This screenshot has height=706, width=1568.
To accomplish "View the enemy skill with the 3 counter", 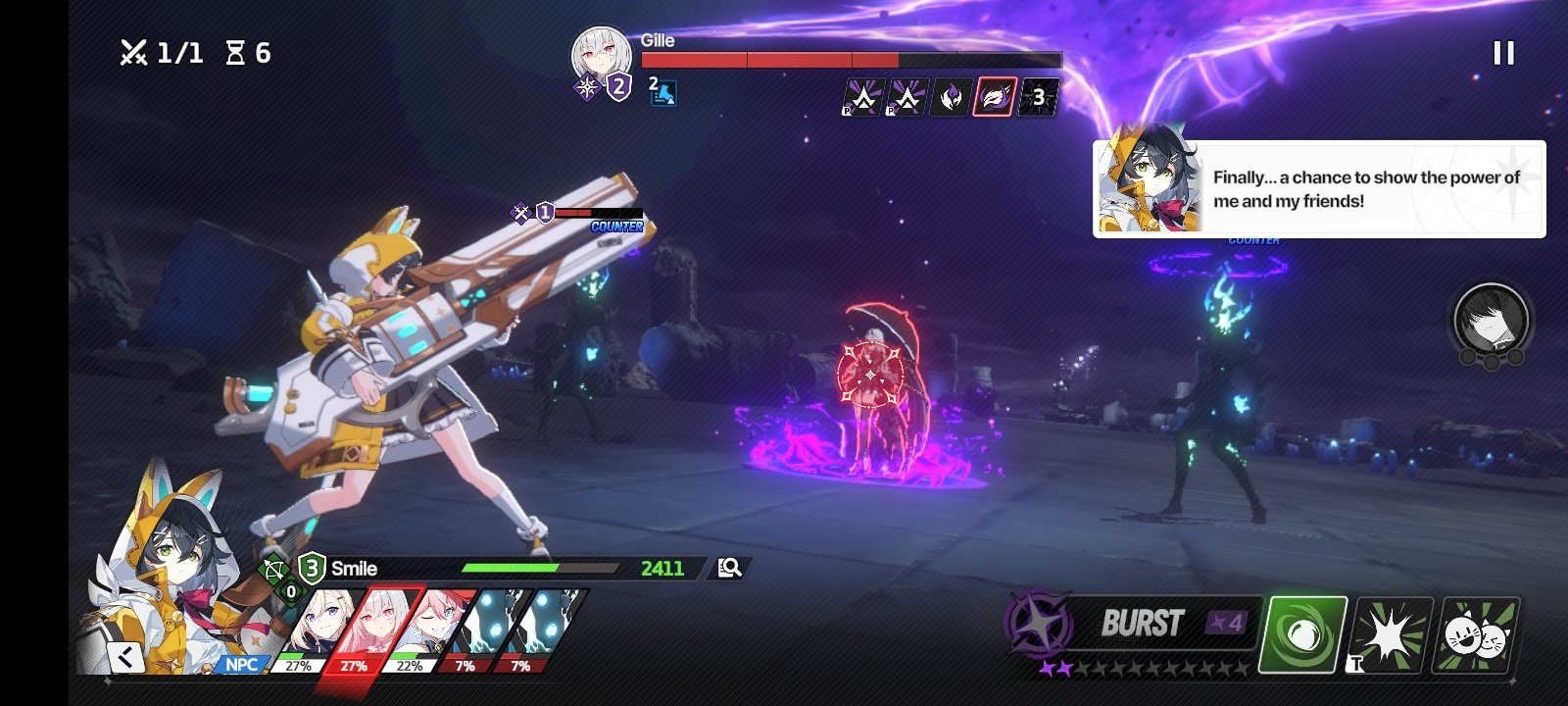I will pyautogui.click(x=1038, y=97).
